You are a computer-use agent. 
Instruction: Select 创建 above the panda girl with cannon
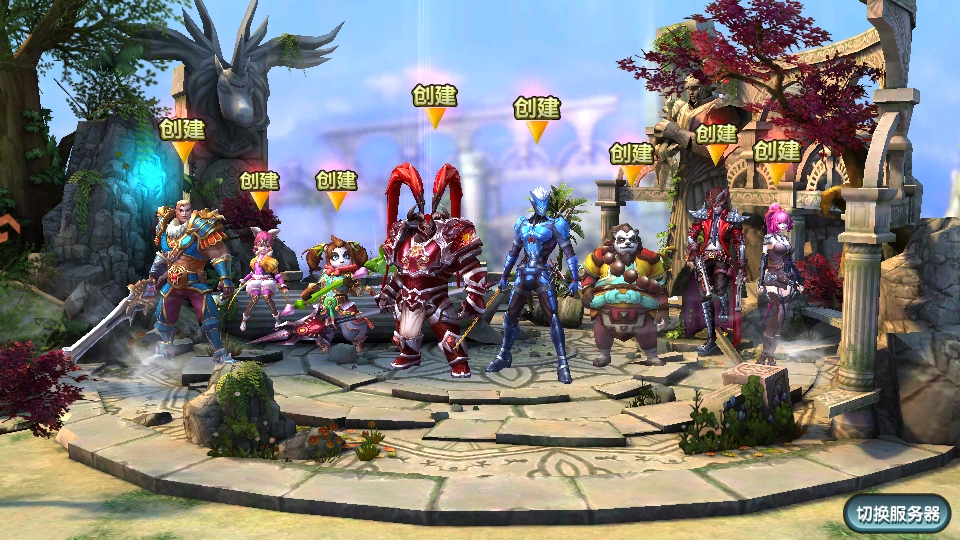tap(336, 181)
